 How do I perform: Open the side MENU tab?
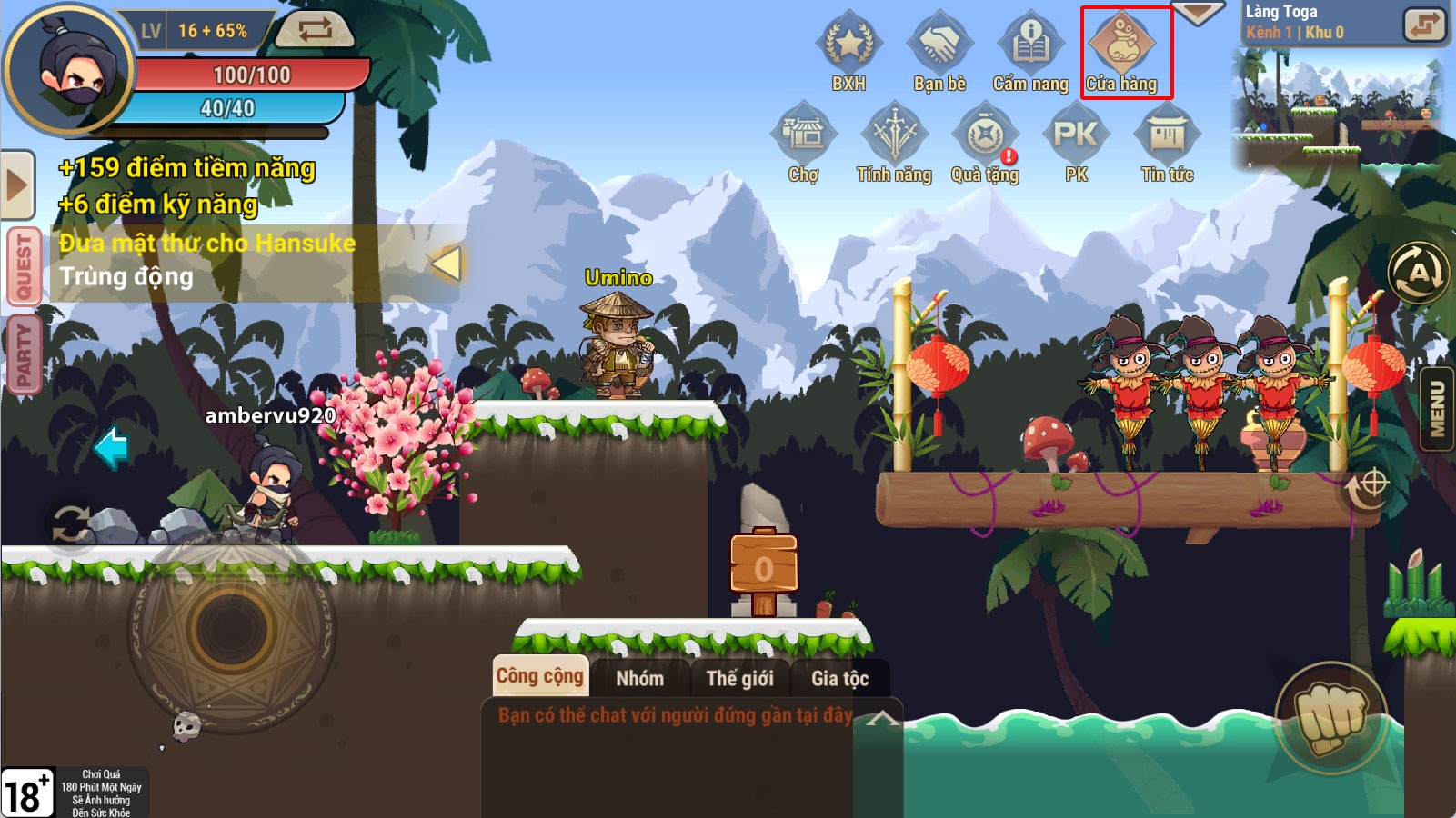tap(1438, 408)
